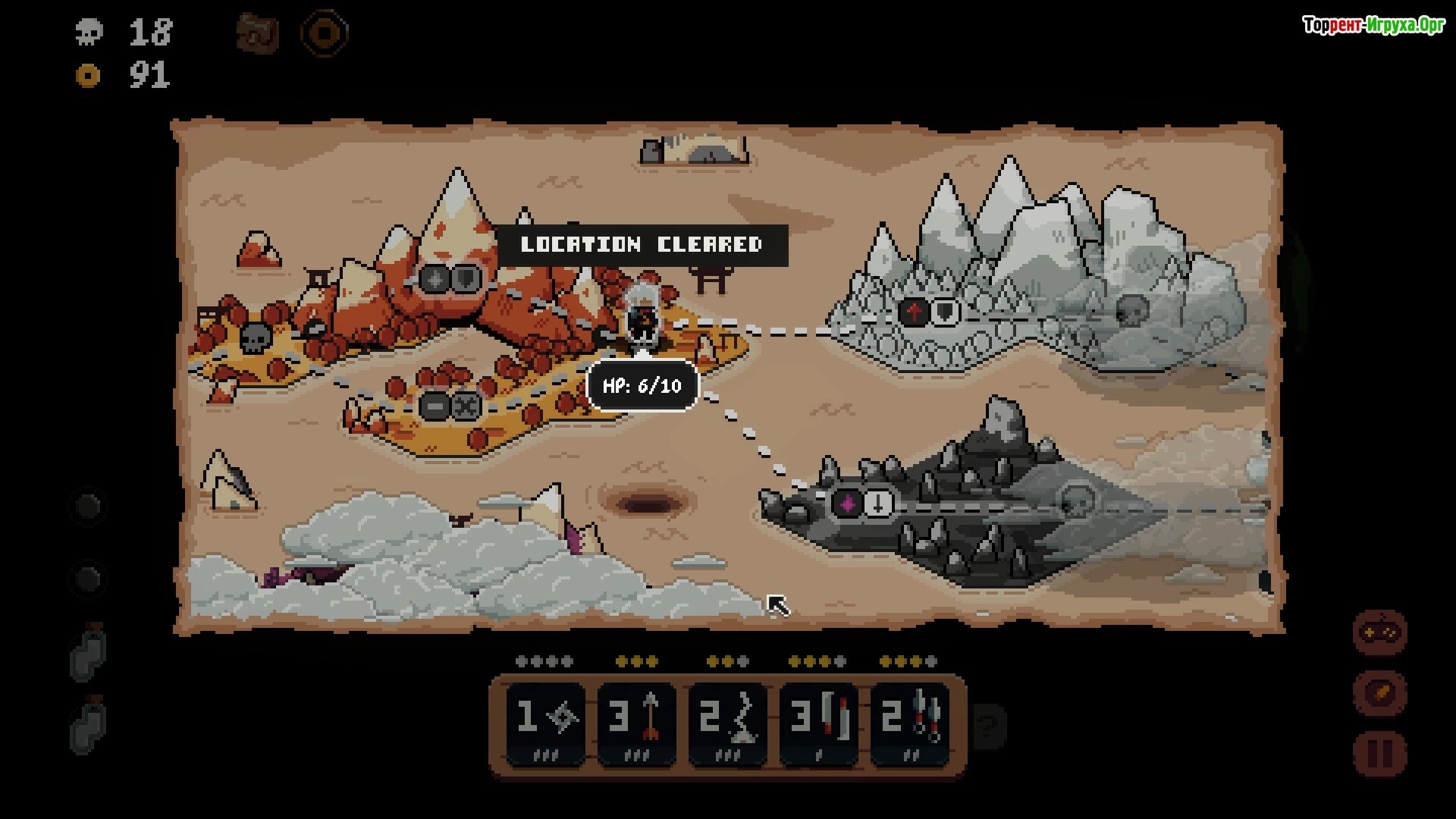
Task: Pause the game with the pause button
Action: 1380,754
